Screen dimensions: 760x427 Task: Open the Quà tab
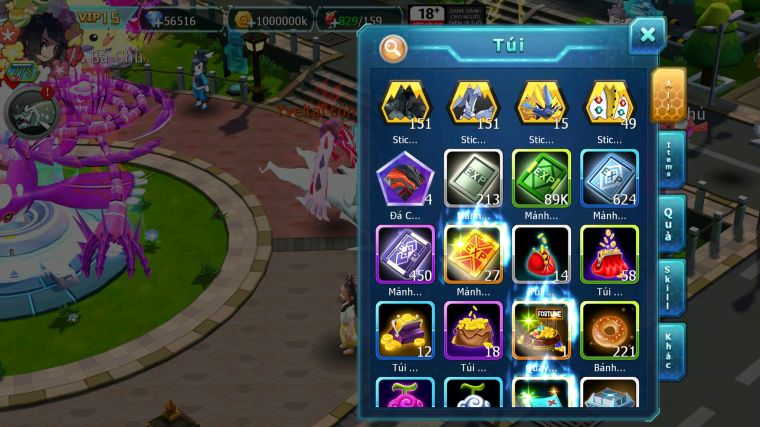tap(670, 222)
